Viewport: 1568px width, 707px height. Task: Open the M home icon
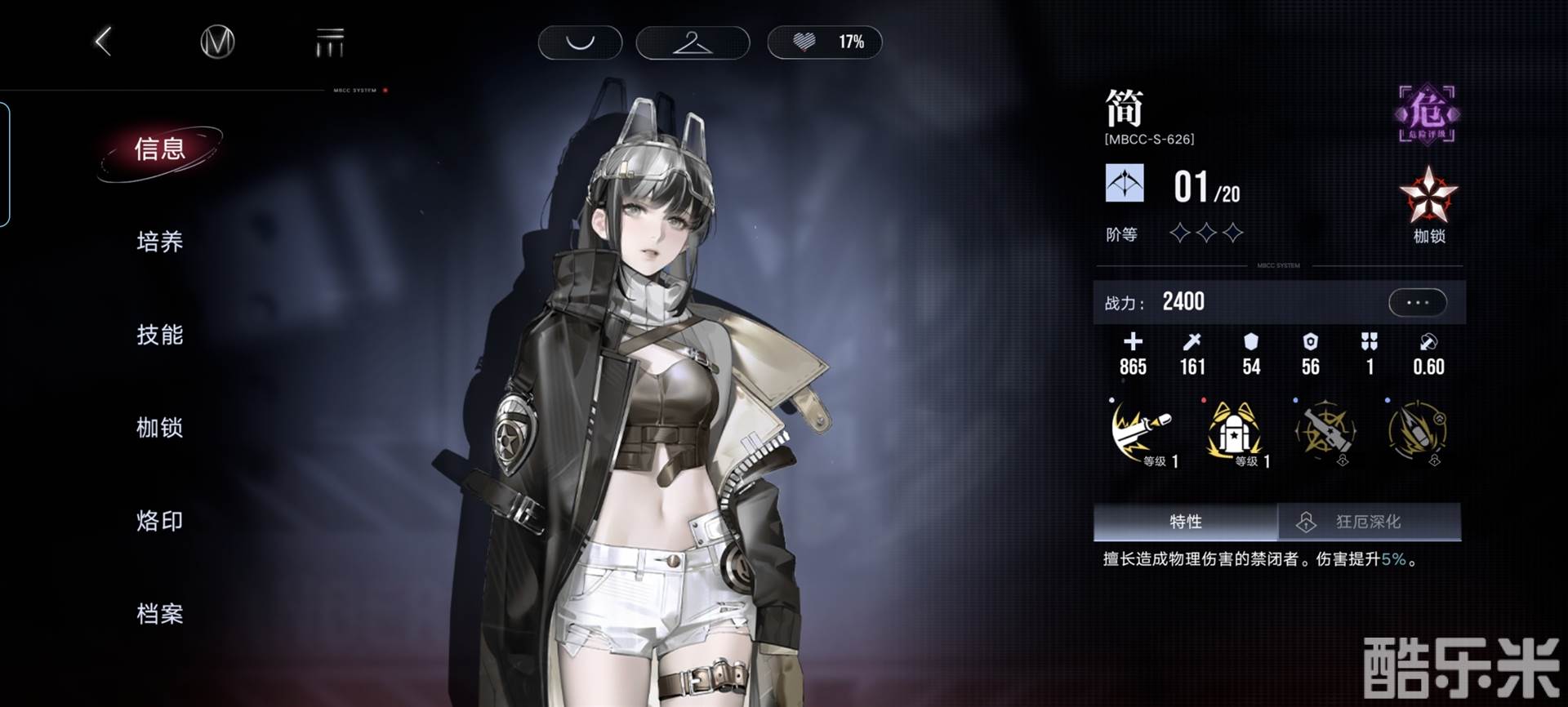tap(217, 42)
